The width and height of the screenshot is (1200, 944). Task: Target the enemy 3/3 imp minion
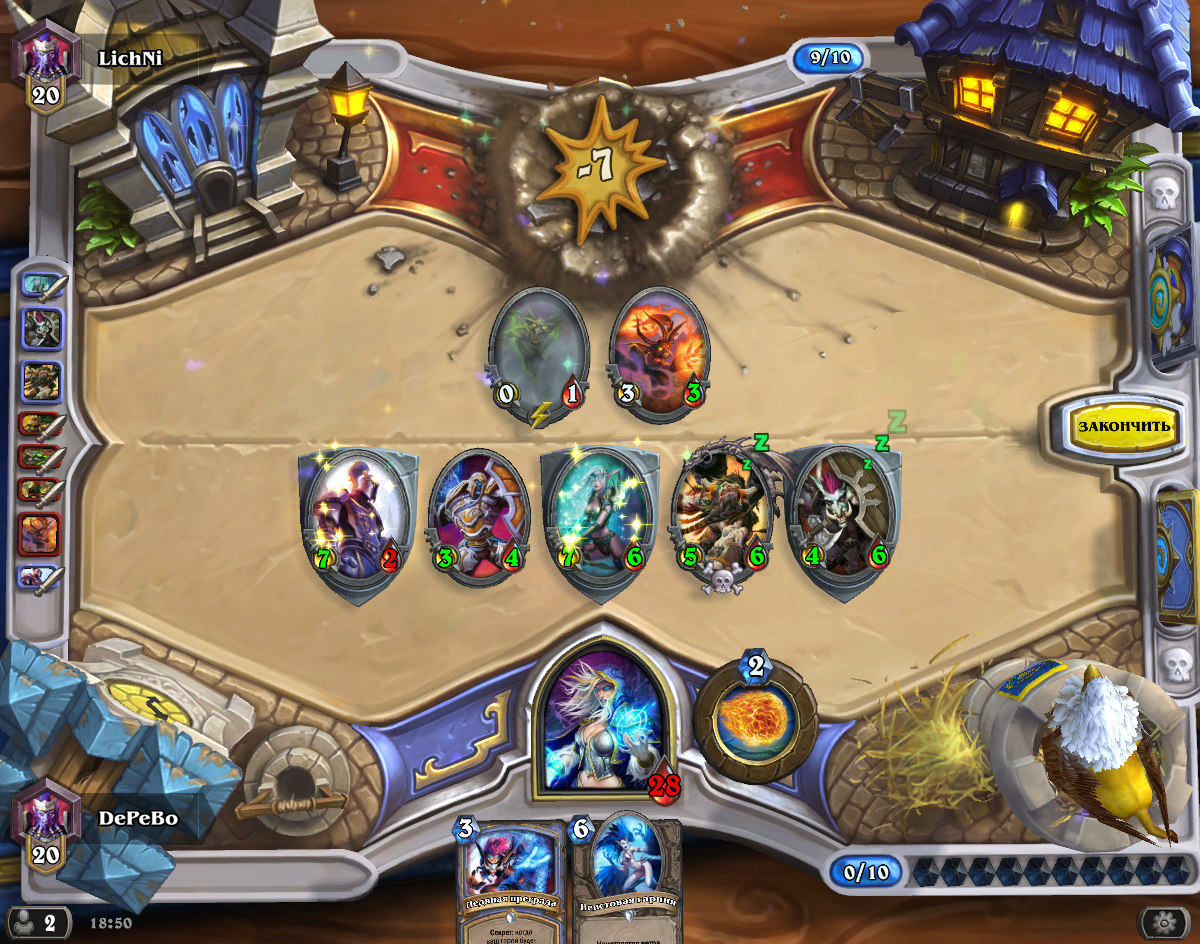[x=658, y=350]
